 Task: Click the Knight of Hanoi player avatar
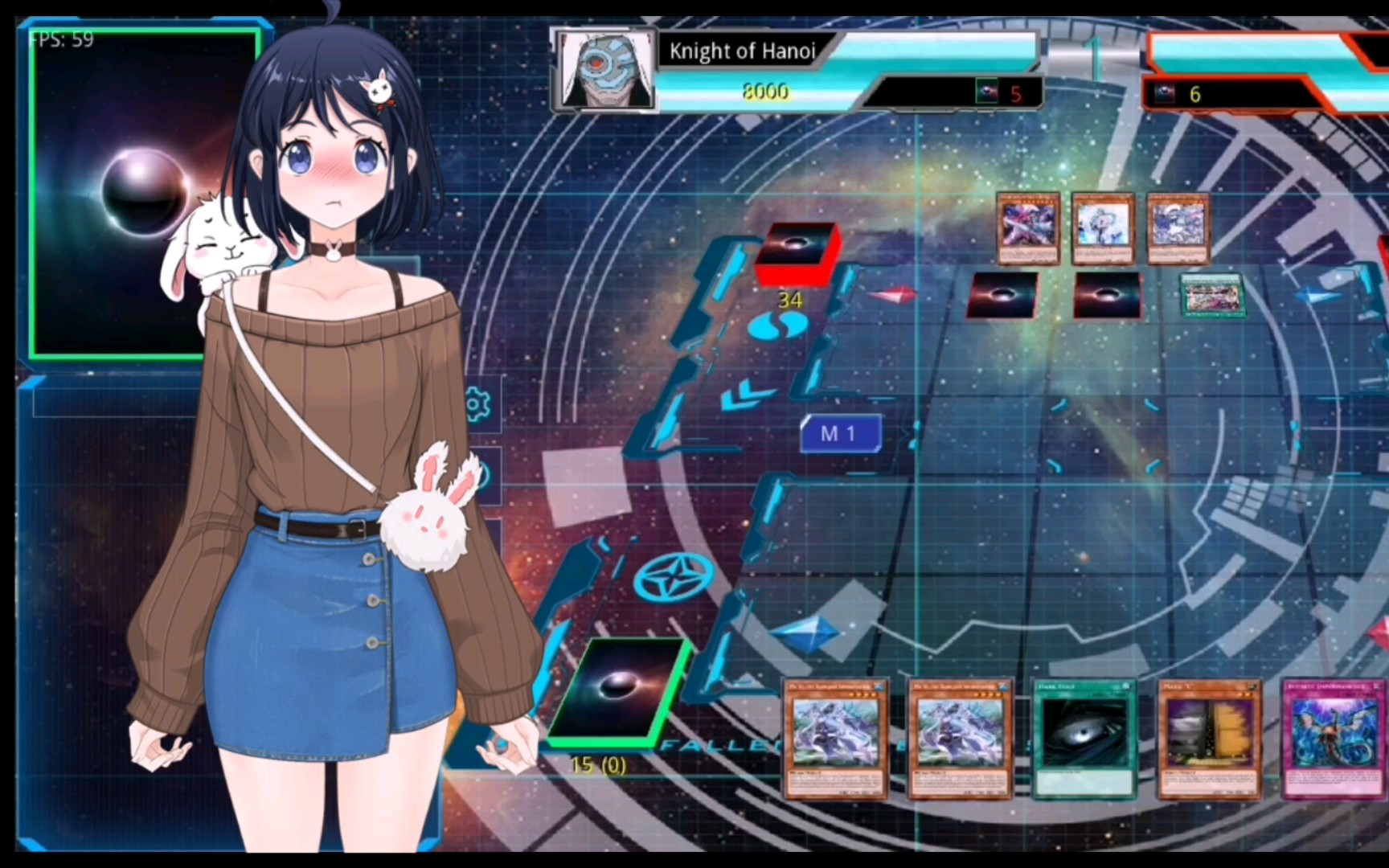[x=605, y=69]
